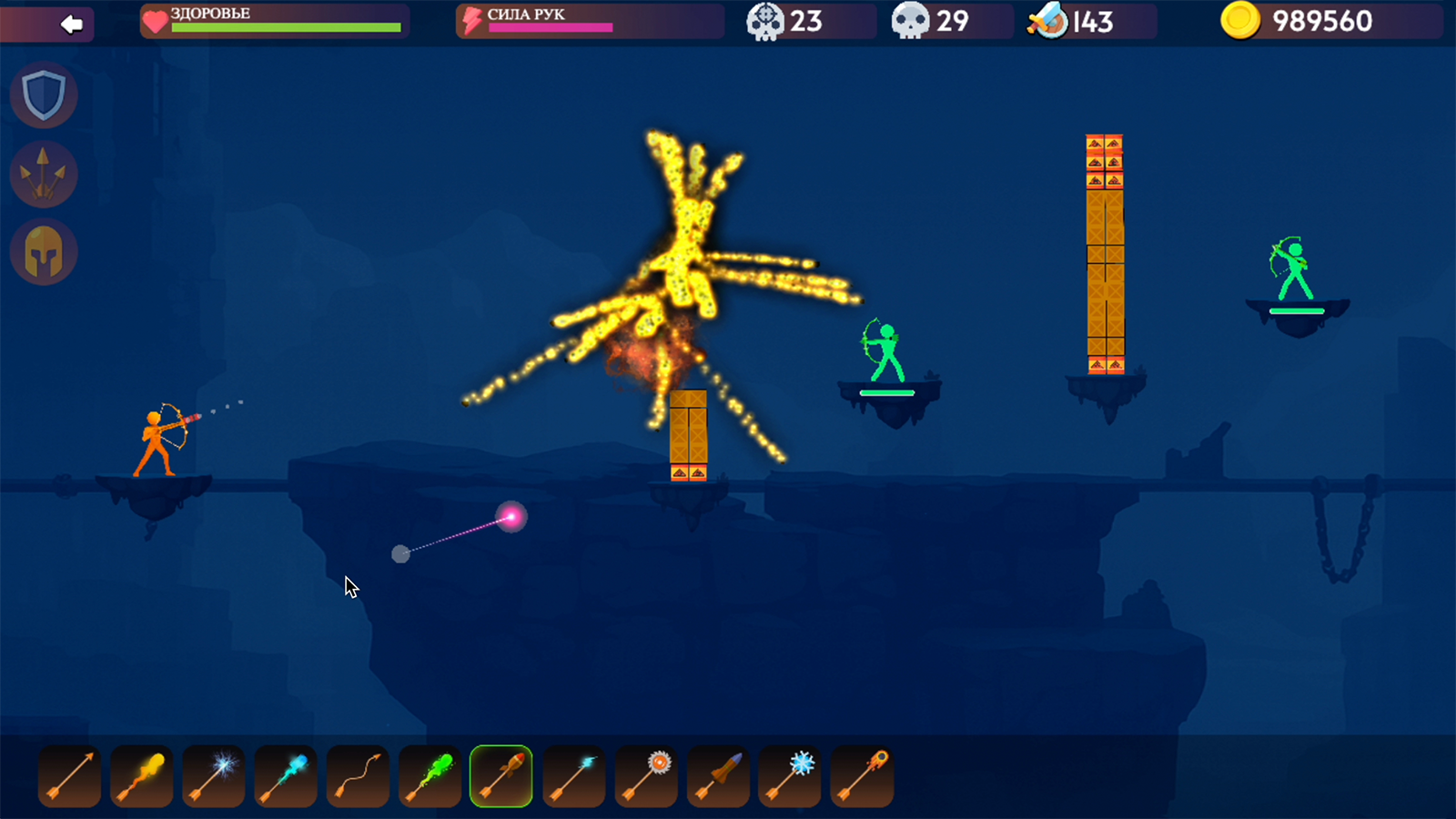Open the shield defense panel
Viewport: 1456px width, 819px height.
point(43,94)
